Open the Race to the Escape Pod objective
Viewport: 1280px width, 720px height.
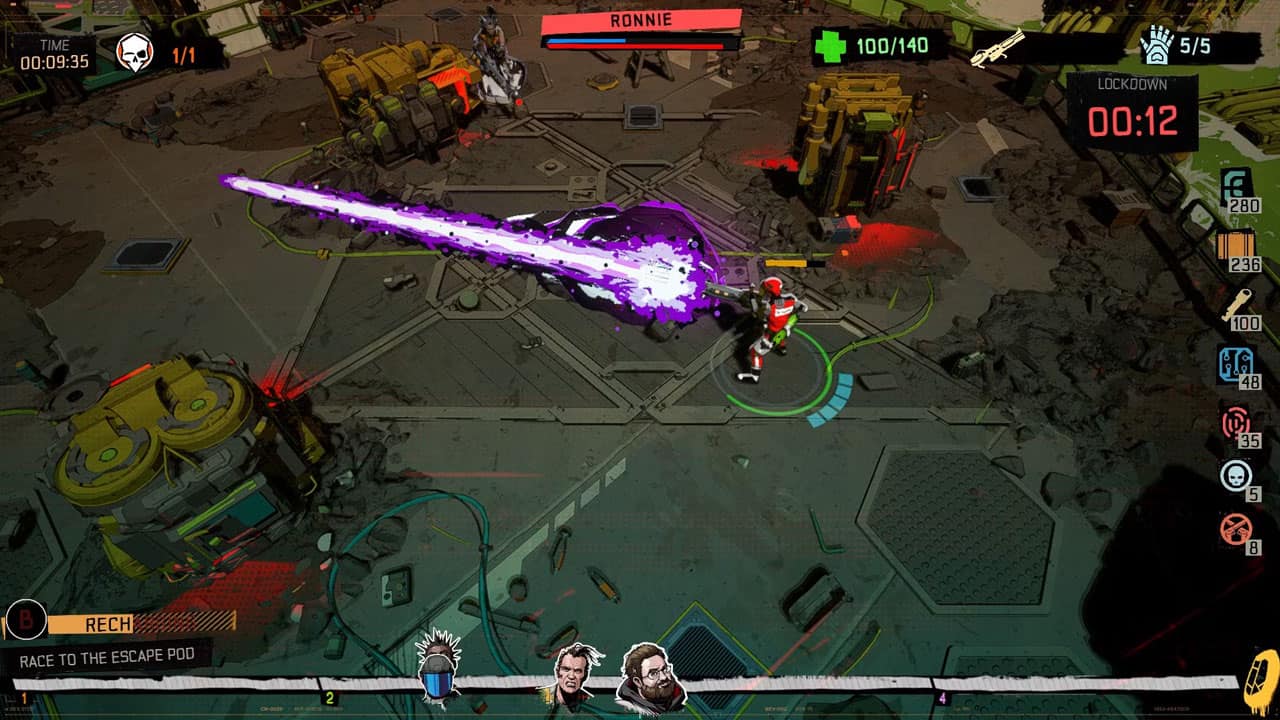[x=115, y=658]
